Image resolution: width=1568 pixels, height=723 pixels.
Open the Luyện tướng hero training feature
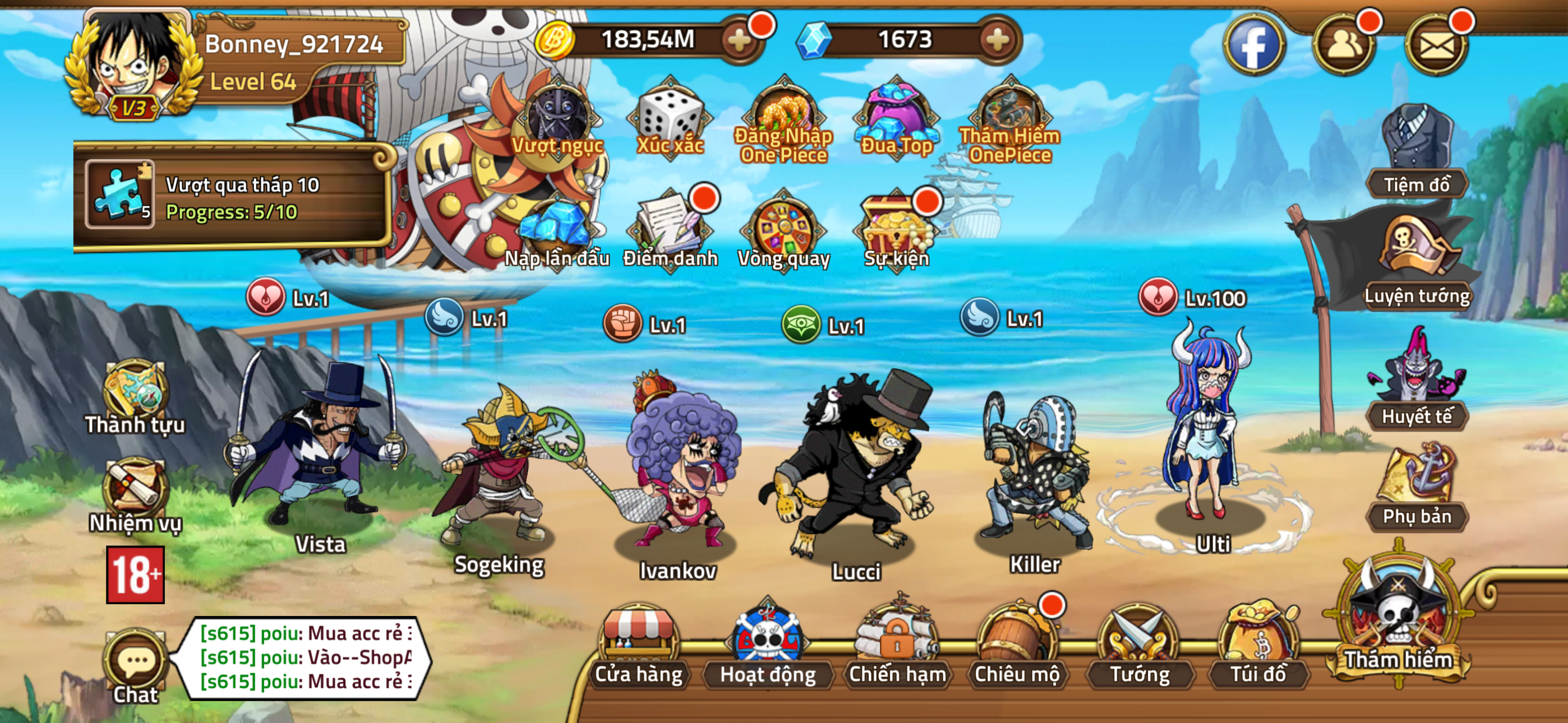pos(1417,268)
